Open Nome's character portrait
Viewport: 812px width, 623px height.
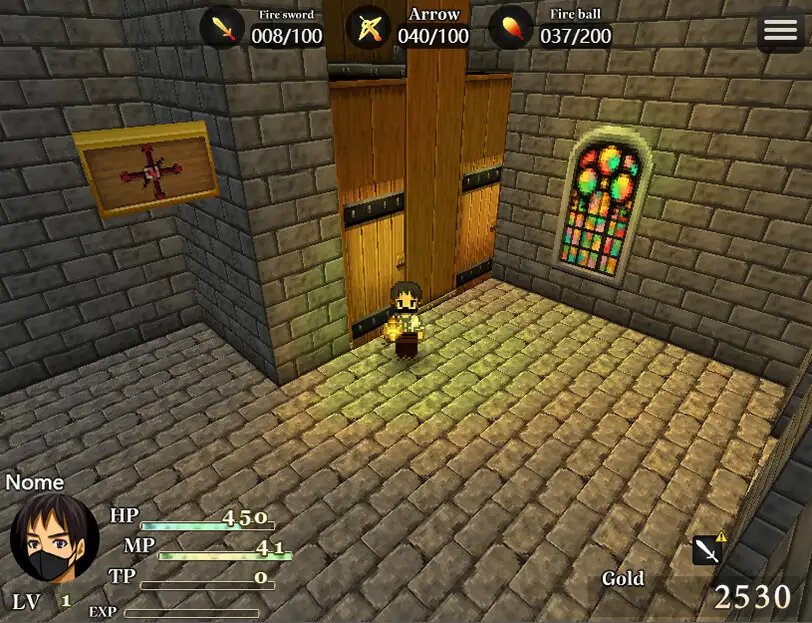tap(54, 538)
